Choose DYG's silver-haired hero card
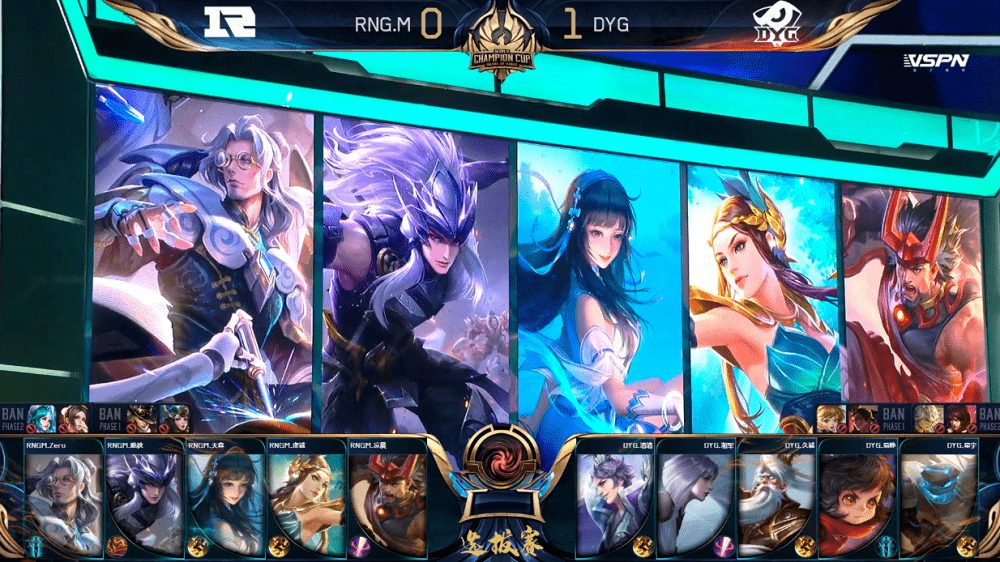The width and height of the screenshot is (1000, 562). (695, 497)
